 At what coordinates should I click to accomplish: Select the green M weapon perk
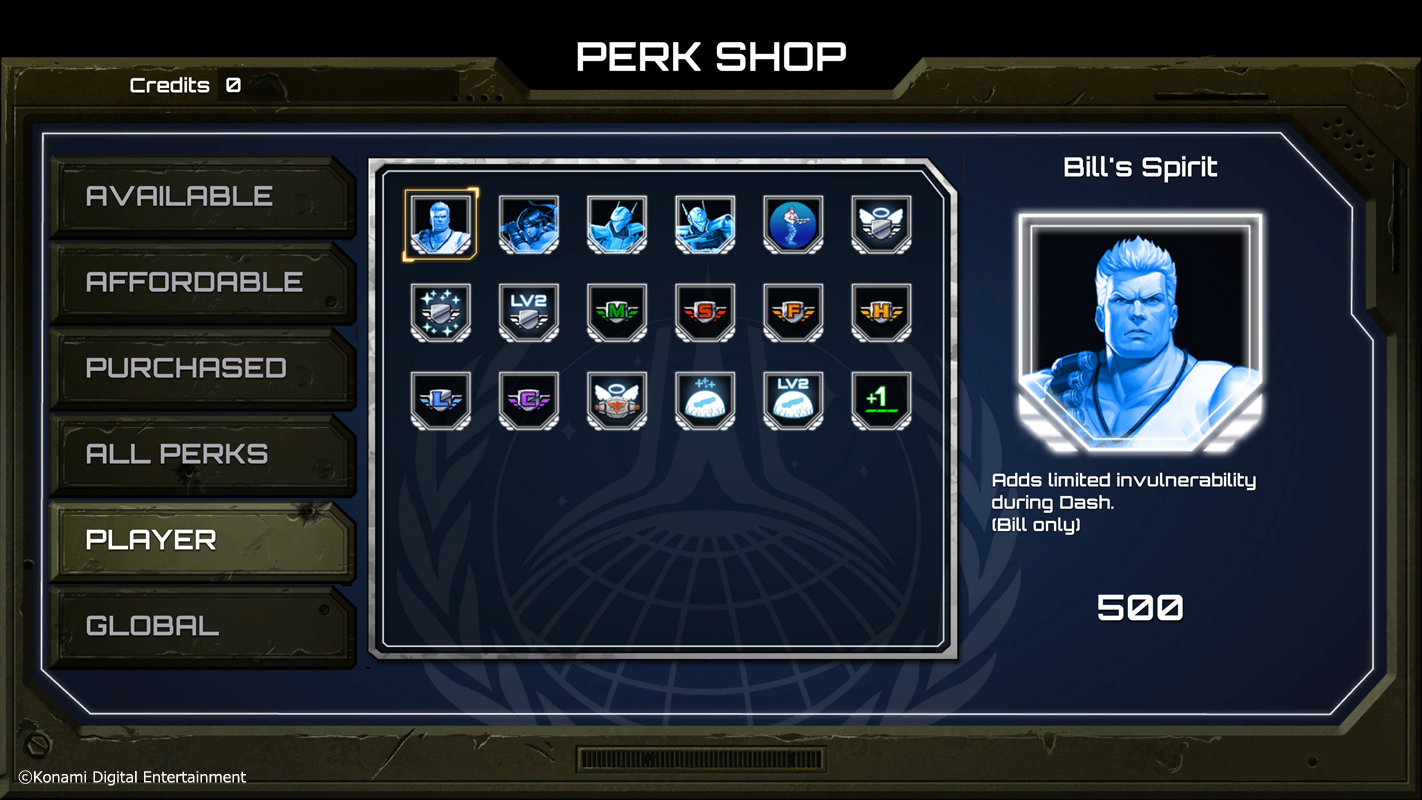617,312
